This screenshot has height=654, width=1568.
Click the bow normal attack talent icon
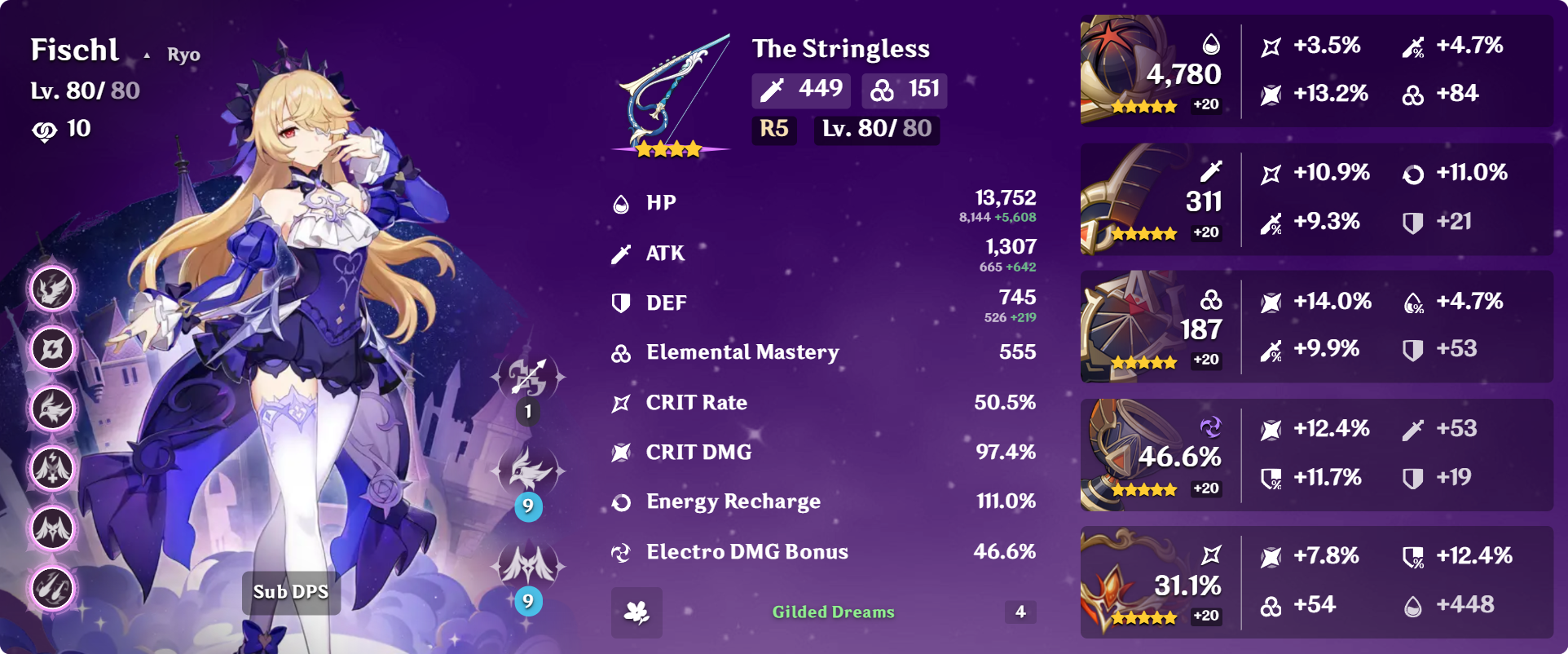(528, 378)
